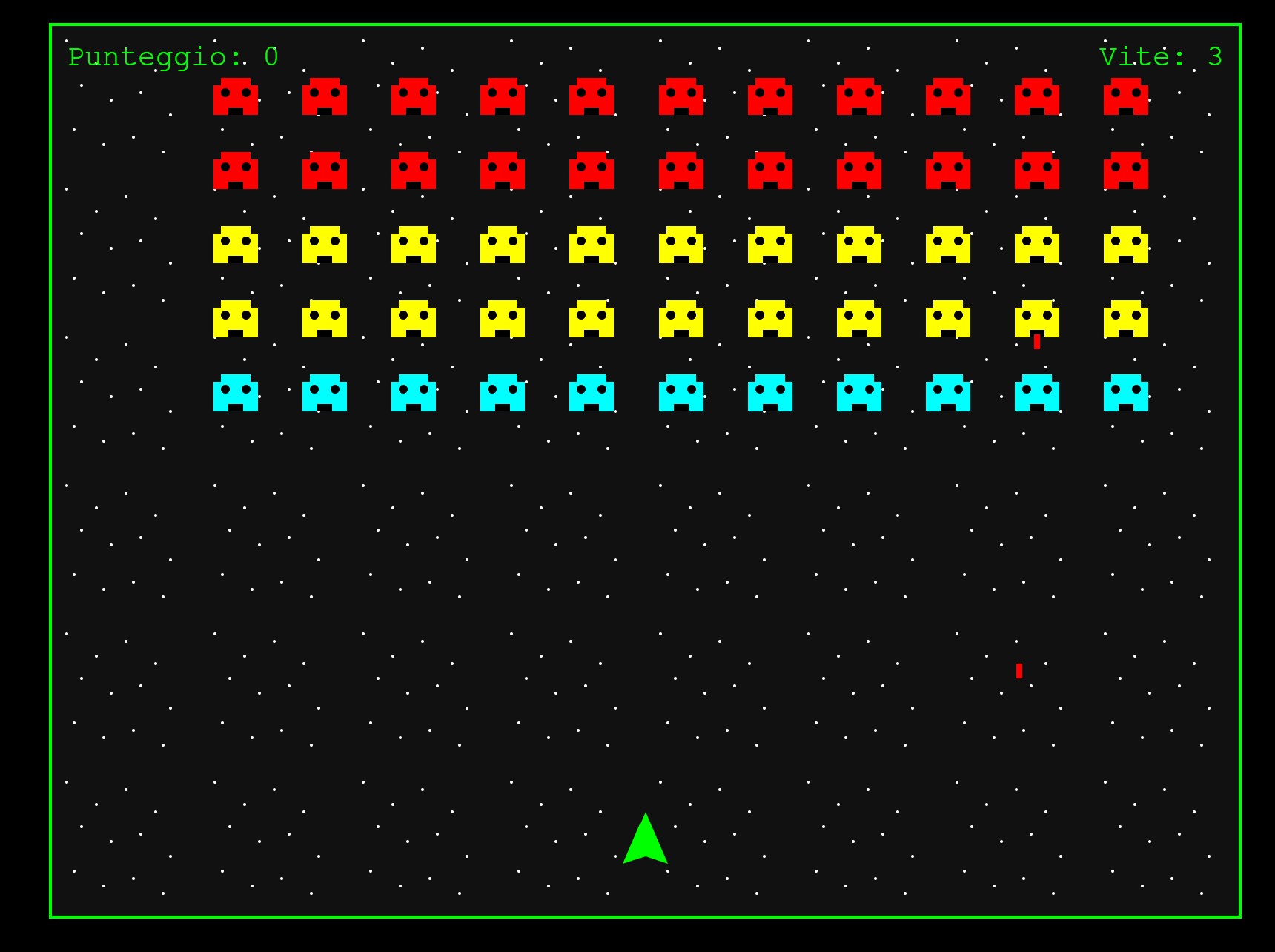Select the yellow alien above the red bullet
The width and height of the screenshot is (1275, 952).
click(x=1038, y=319)
